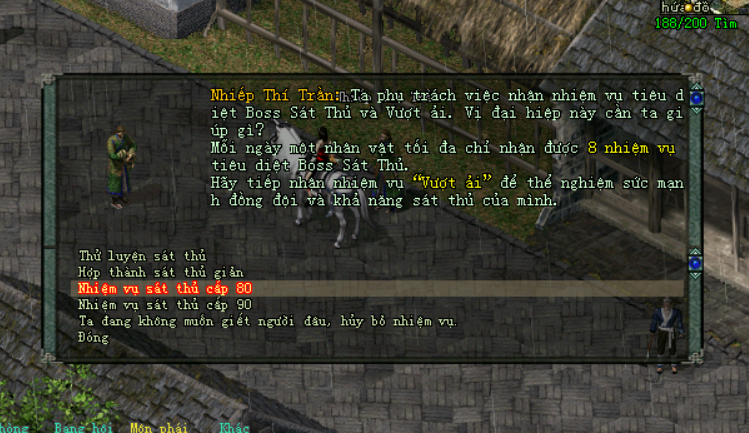Select the 'Khác' chat tab
749x433 pixels.
pyautogui.click(x=234, y=427)
